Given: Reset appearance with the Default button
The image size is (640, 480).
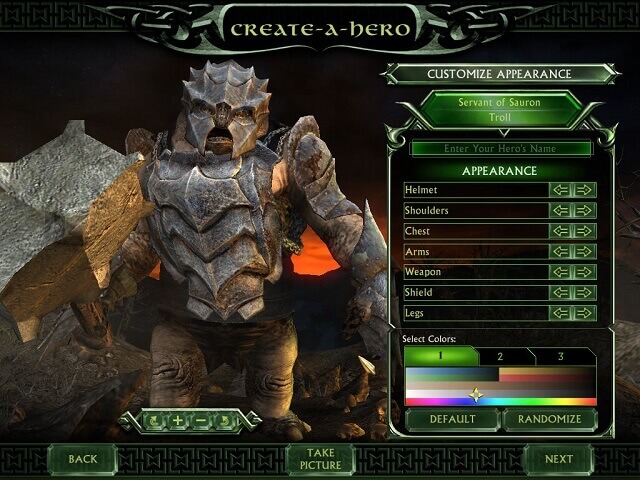Looking at the screenshot, I should click(x=452, y=419).
